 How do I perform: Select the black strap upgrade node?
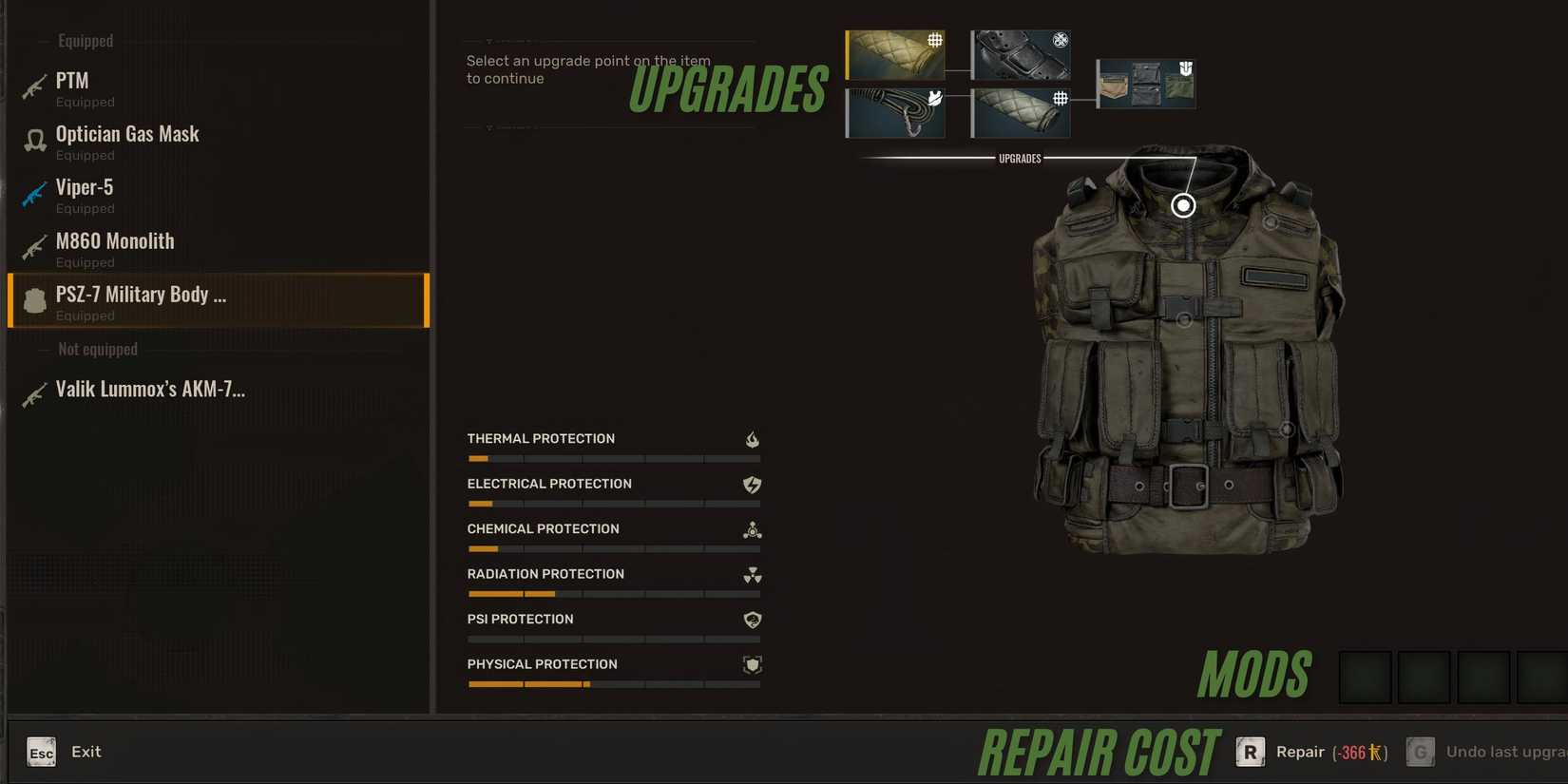point(1019,54)
